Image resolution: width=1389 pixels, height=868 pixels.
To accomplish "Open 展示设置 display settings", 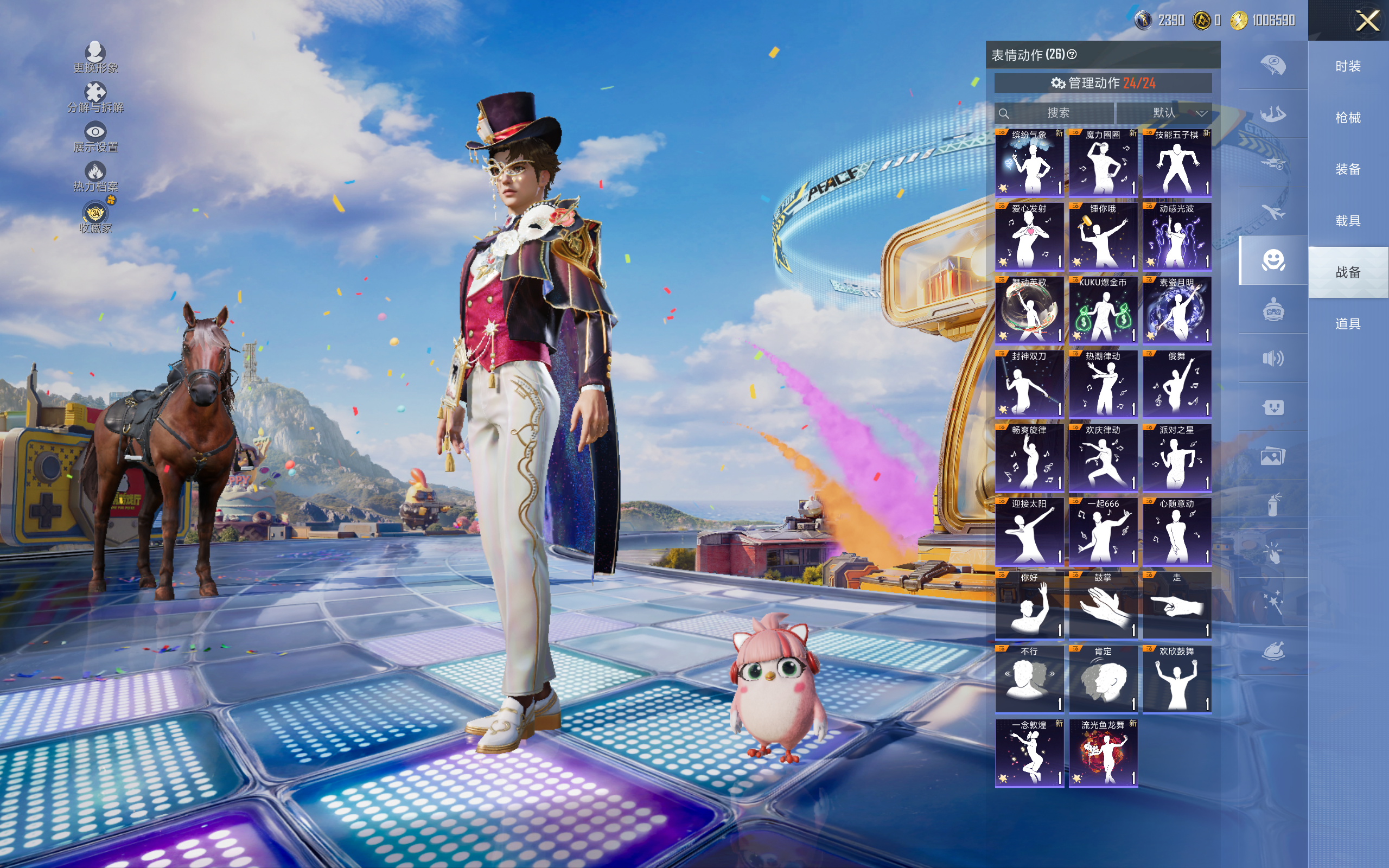I will click(95, 137).
